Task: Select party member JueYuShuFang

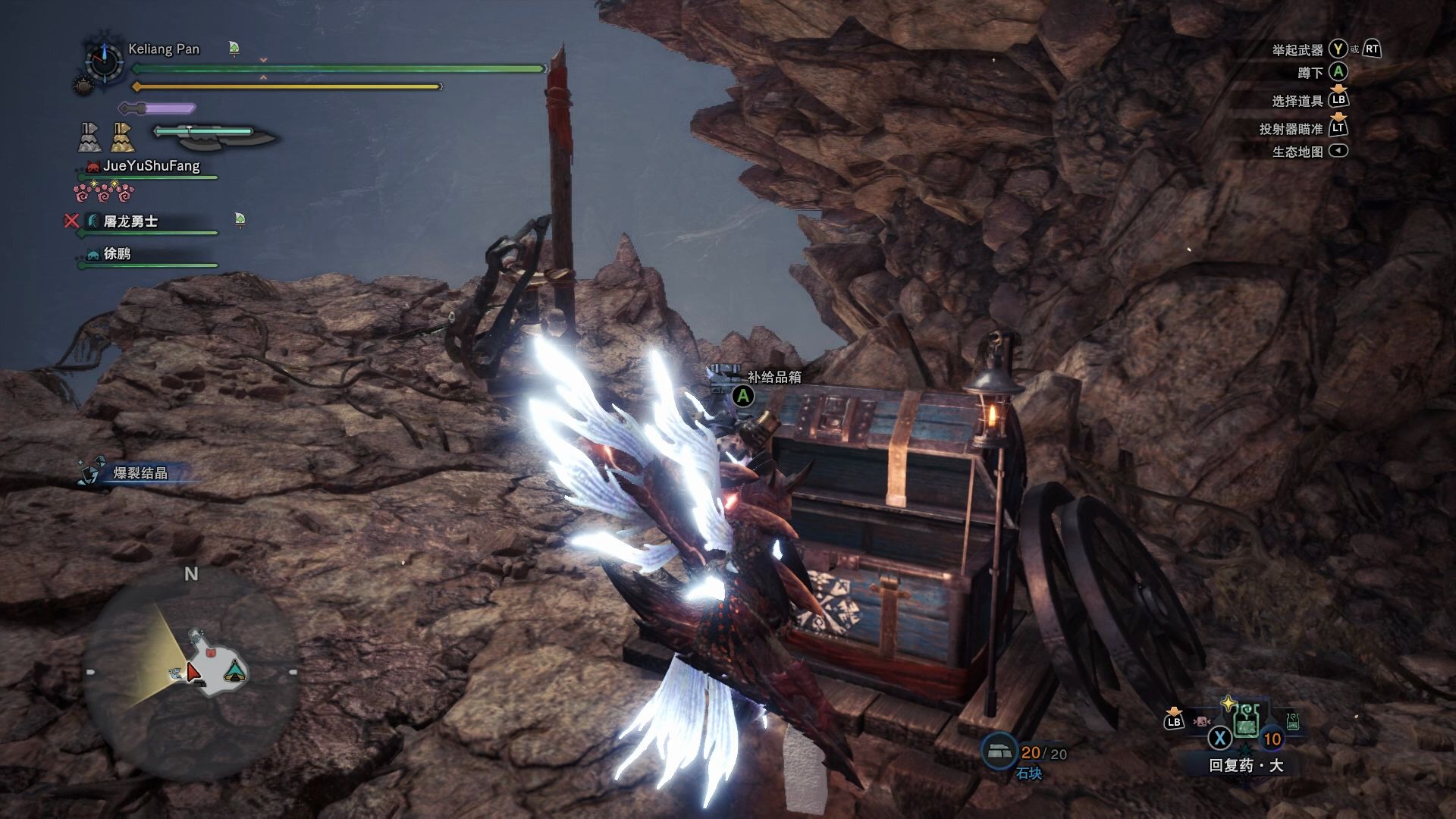Action: (151, 166)
